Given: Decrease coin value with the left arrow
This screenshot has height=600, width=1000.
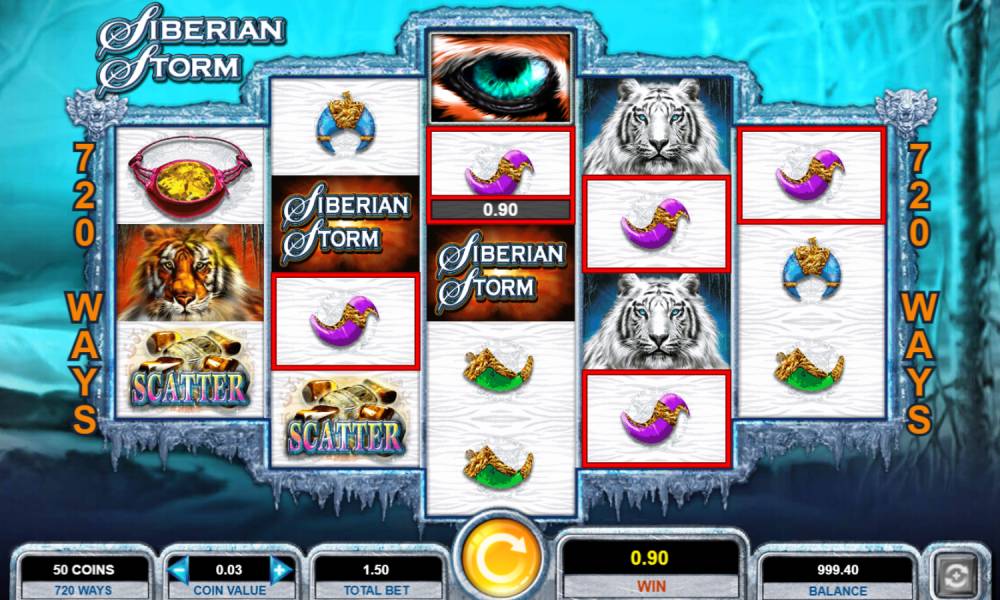Looking at the screenshot, I should tap(180, 571).
